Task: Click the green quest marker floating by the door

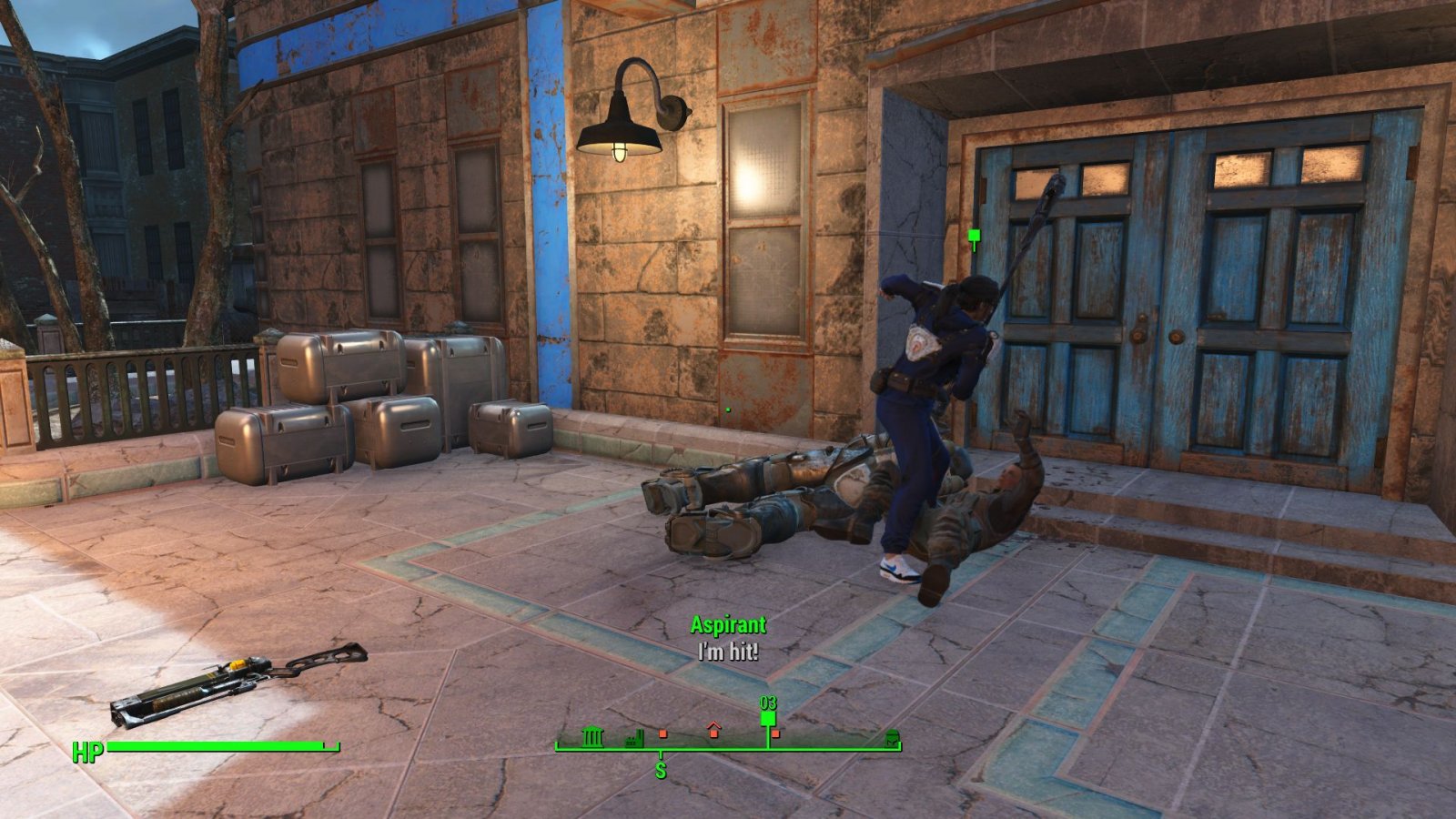Action: tap(974, 239)
